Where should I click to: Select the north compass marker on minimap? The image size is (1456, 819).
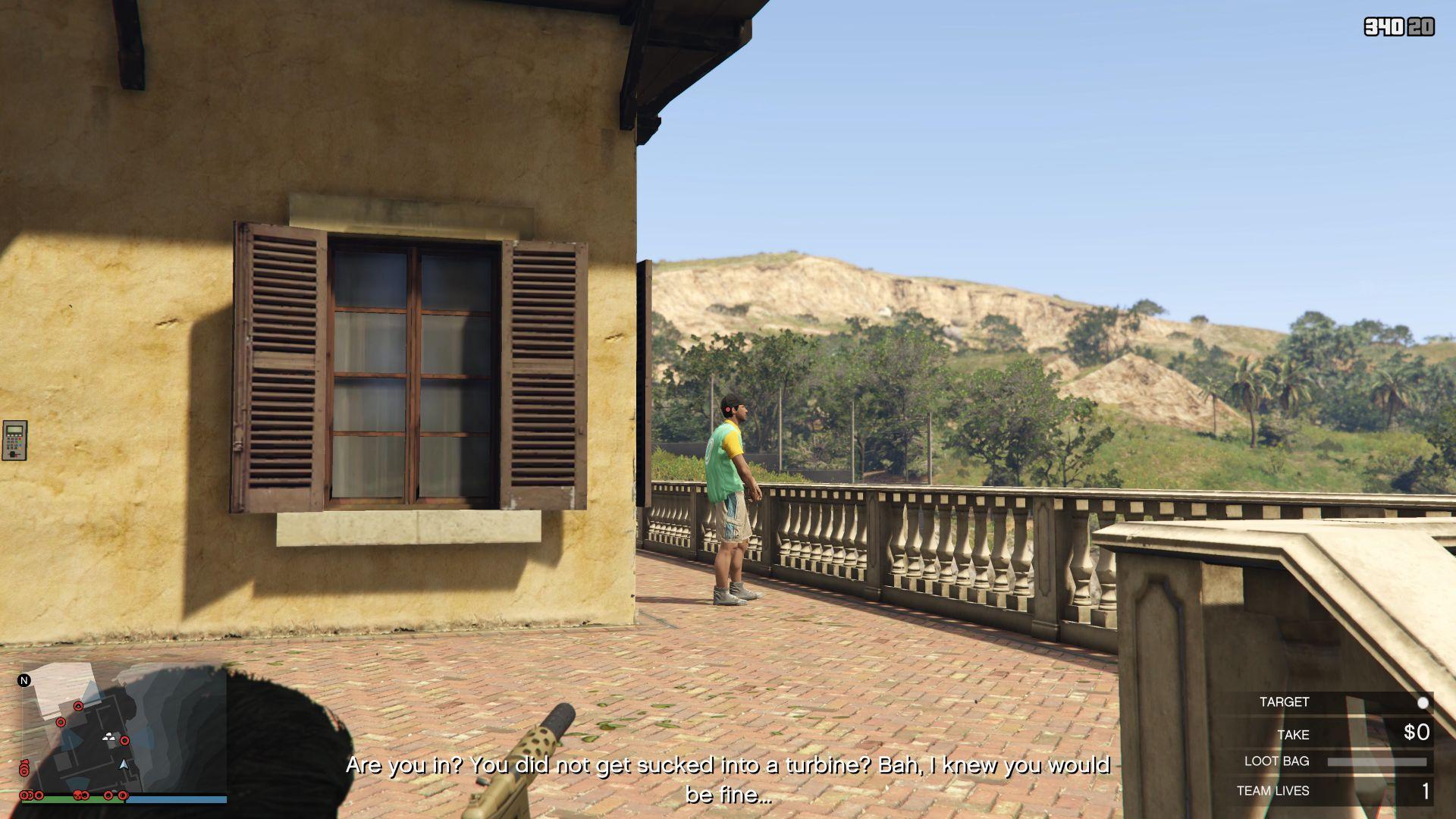pyautogui.click(x=24, y=680)
